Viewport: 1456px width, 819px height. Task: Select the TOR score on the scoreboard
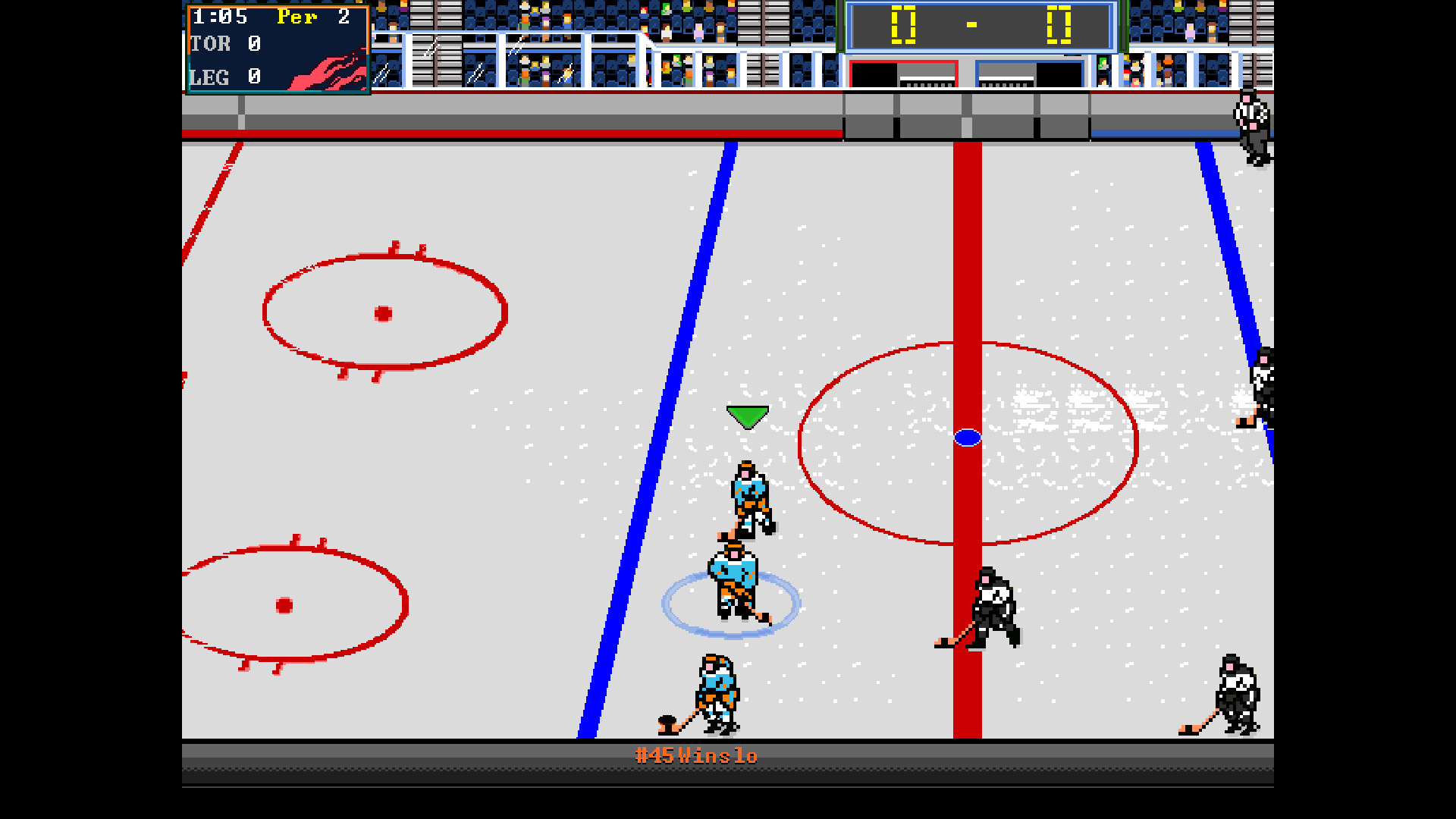[254, 44]
